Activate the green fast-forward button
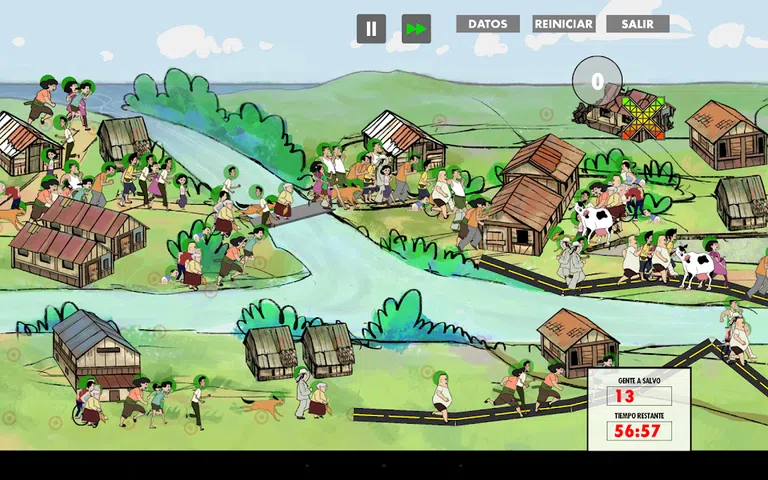 (x=416, y=29)
